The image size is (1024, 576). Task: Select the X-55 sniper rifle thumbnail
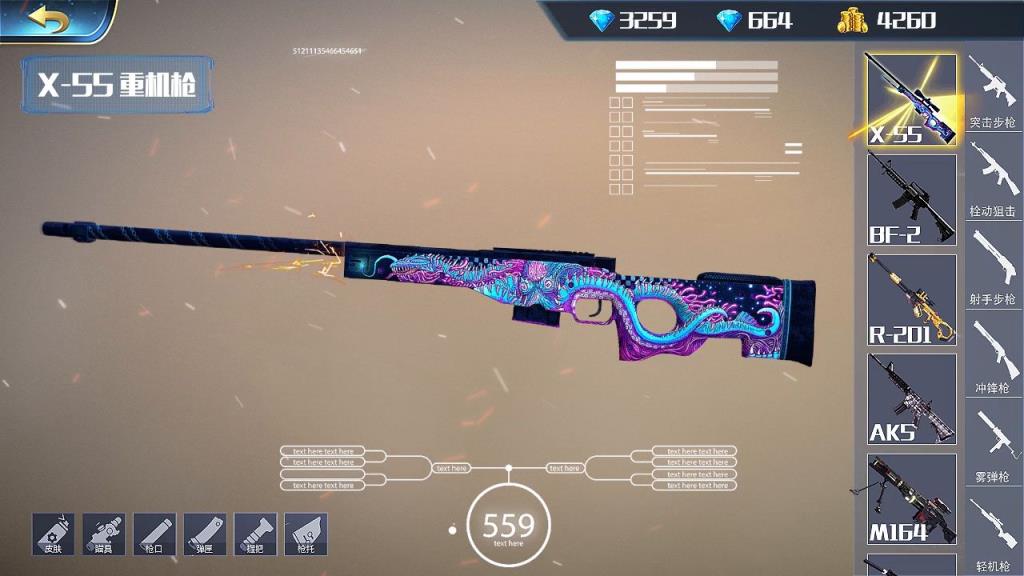coord(910,99)
